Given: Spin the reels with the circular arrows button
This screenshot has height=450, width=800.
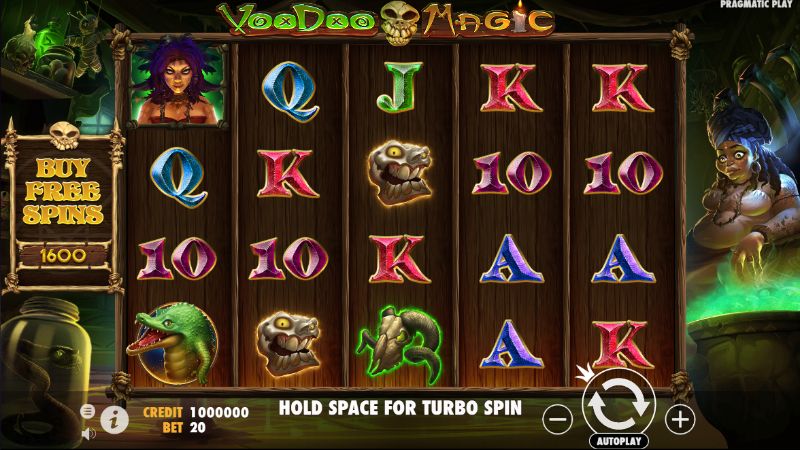Looking at the screenshot, I should (617, 404).
